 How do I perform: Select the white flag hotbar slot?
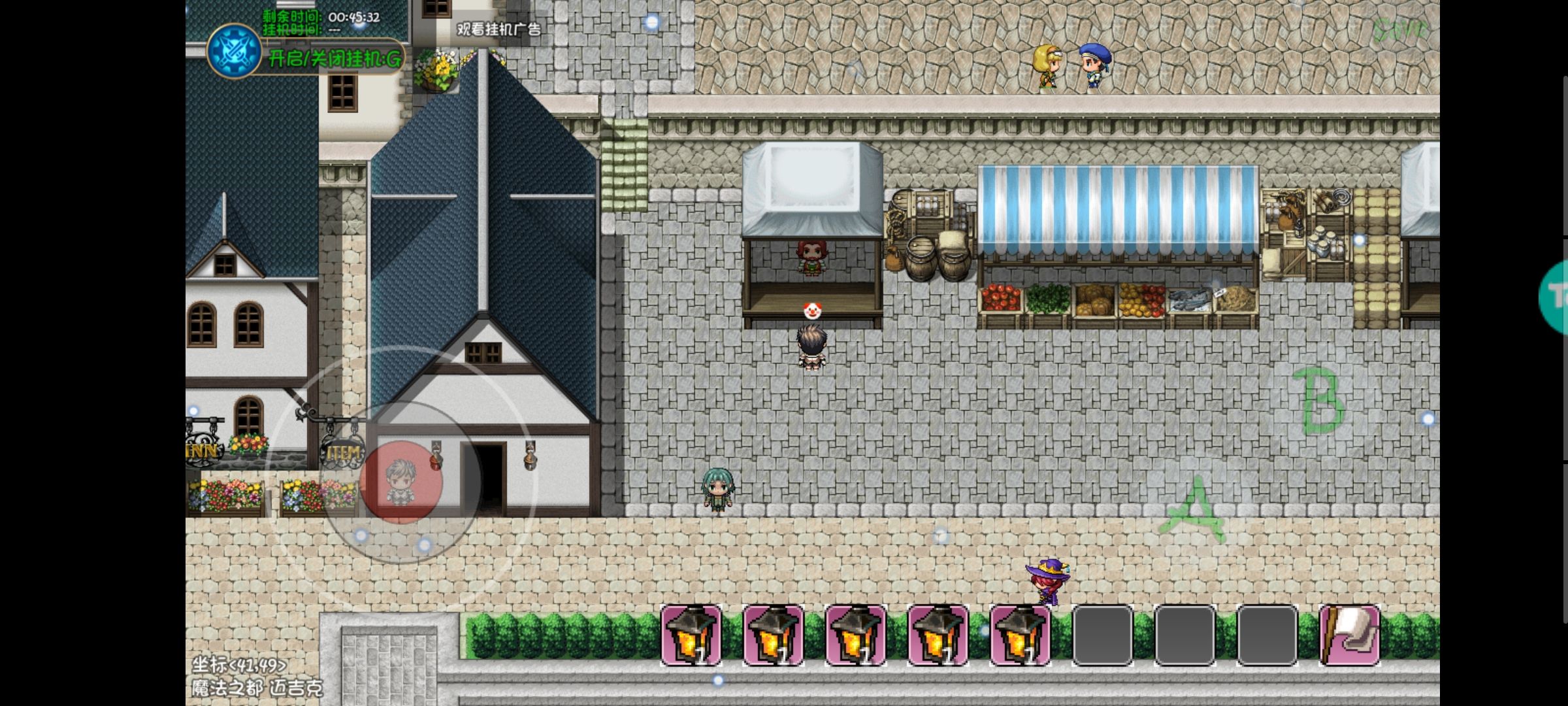pos(1349,635)
